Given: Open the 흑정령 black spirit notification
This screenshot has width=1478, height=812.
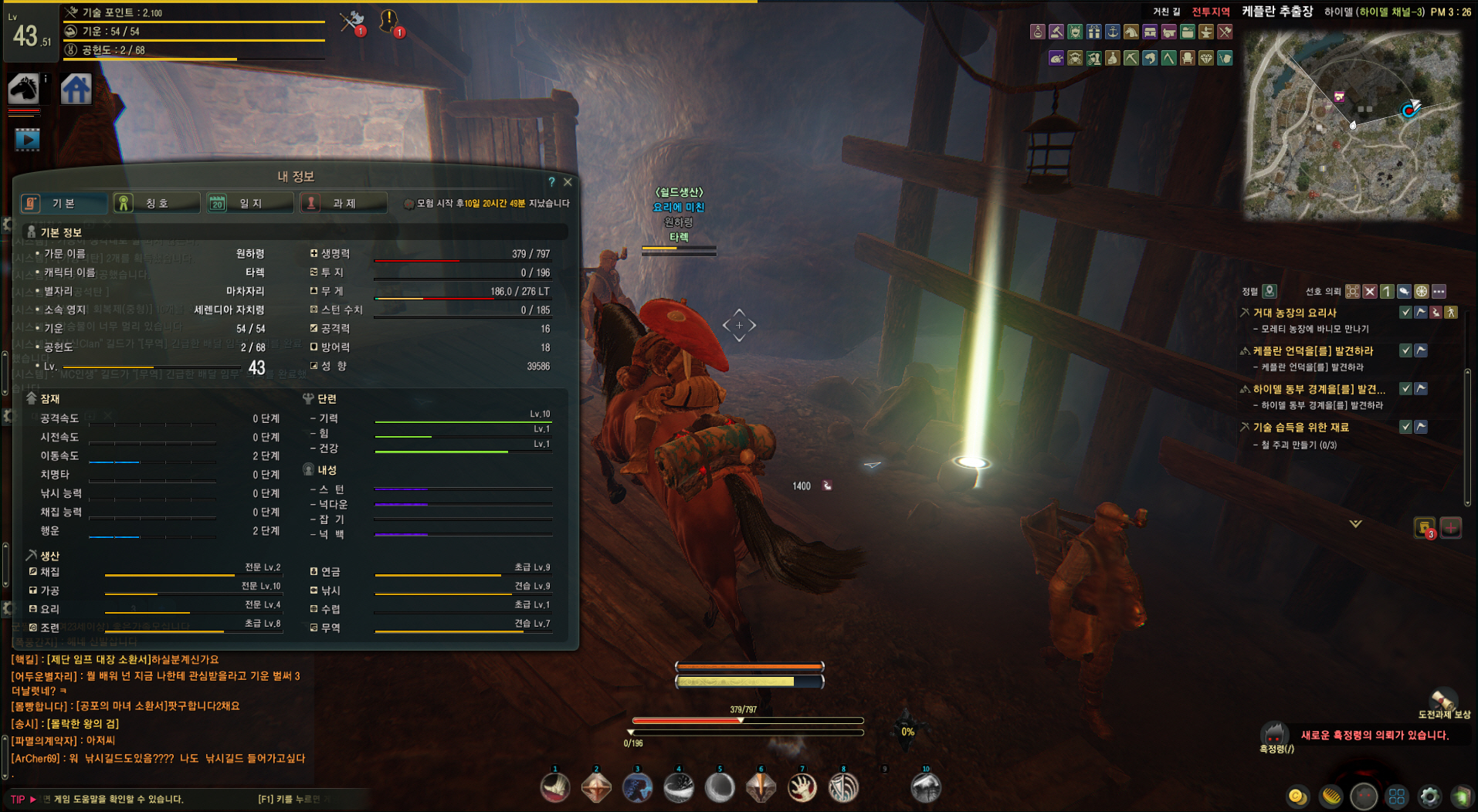Looking at the screenshot, I should point(1274,735).
